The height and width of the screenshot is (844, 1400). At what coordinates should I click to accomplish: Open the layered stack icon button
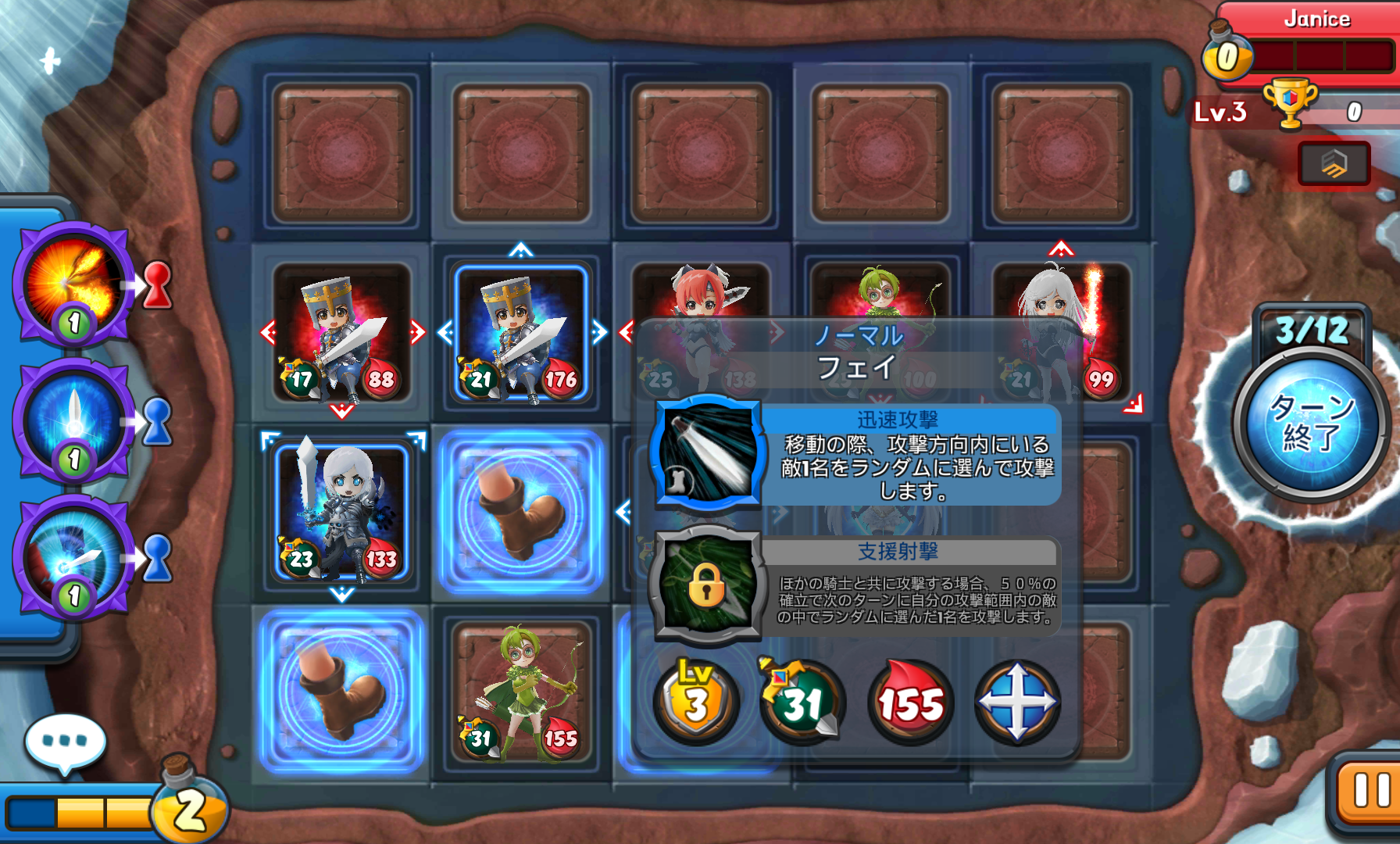[x=1334, y=163]
